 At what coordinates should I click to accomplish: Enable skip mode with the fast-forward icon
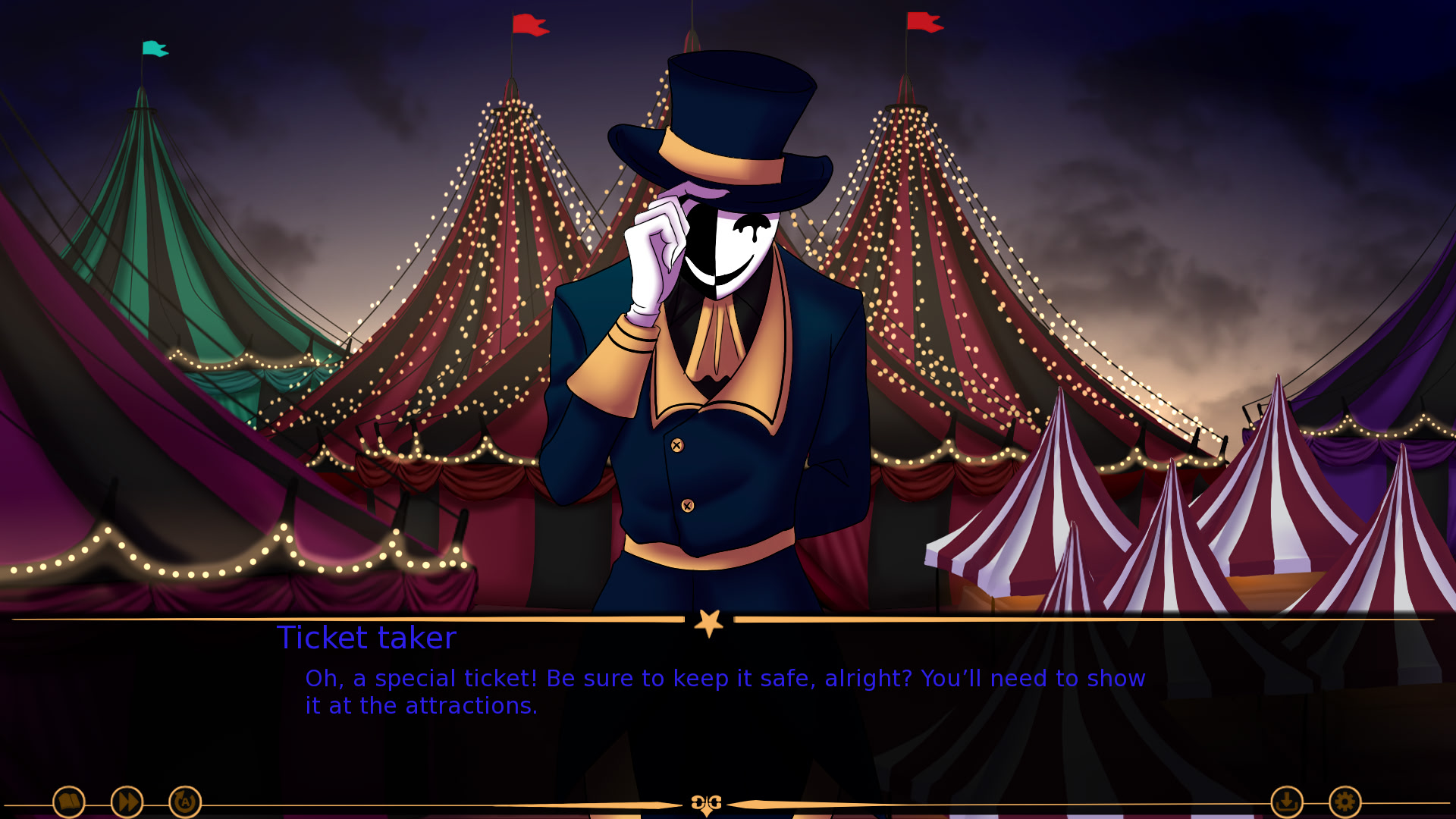coord(127,802)
